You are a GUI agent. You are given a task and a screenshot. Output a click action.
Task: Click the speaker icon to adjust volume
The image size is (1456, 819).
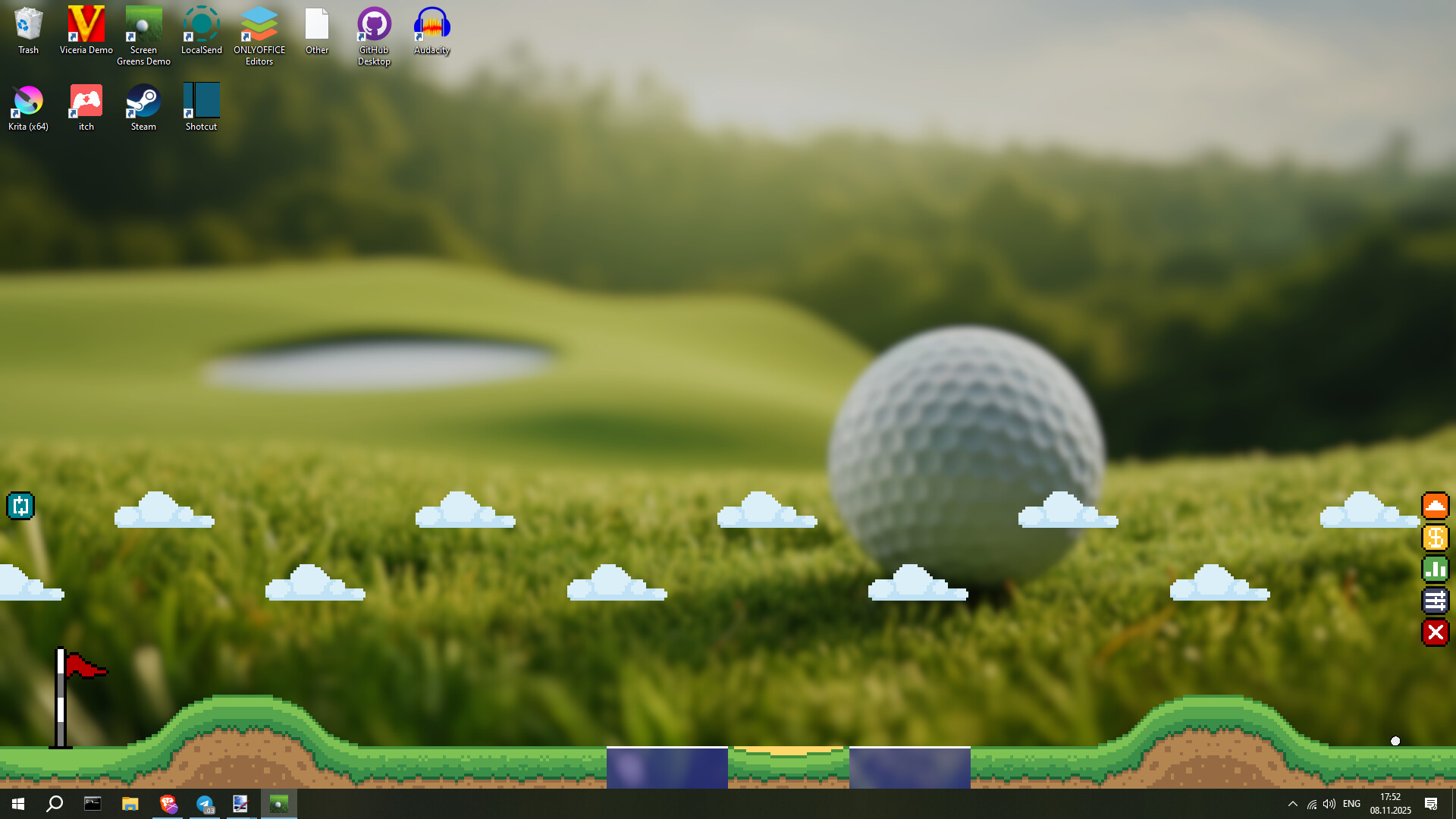pos(1329,805)
